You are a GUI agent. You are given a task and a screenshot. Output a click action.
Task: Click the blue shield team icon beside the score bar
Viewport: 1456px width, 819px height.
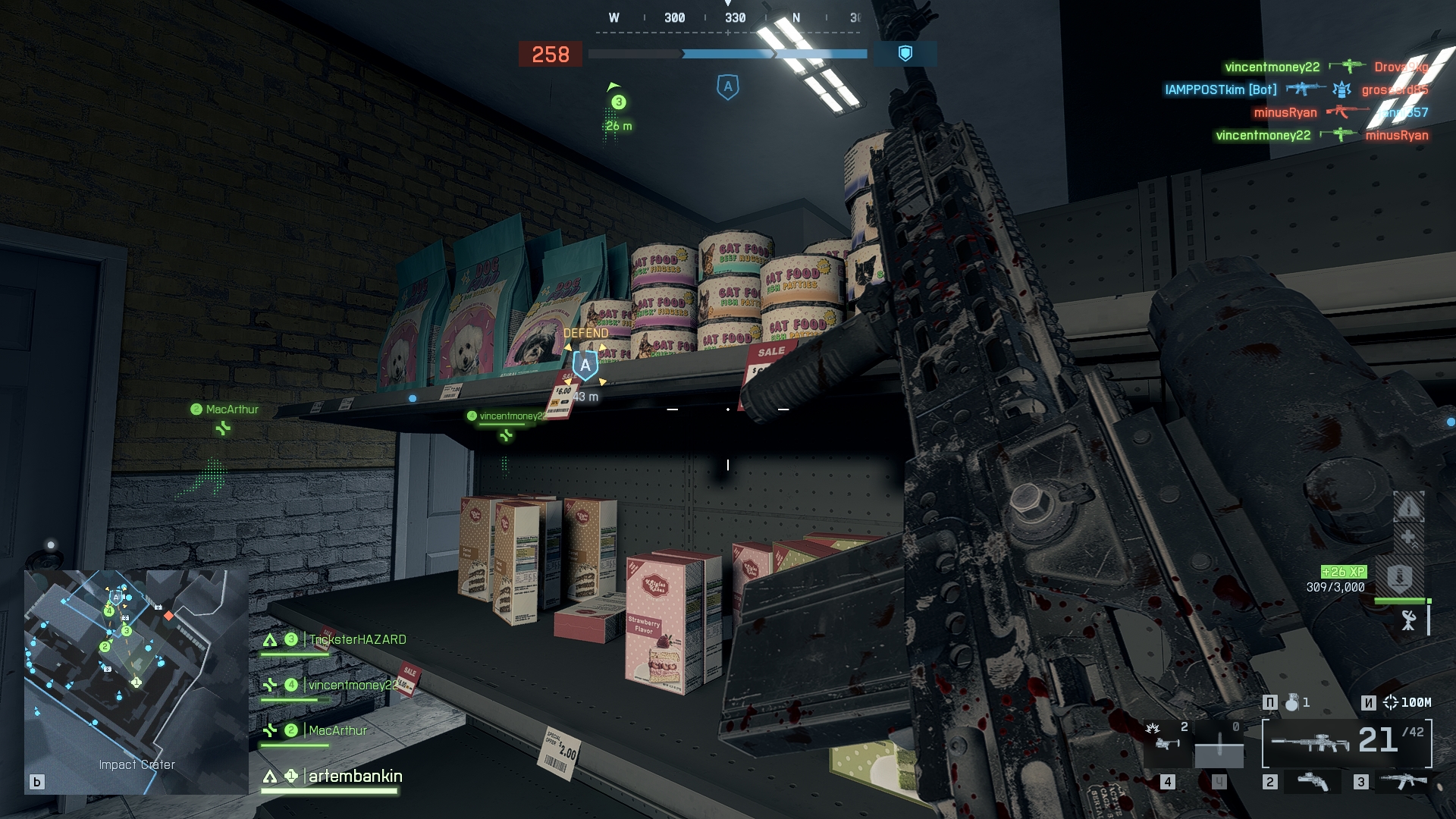(905, 53)
